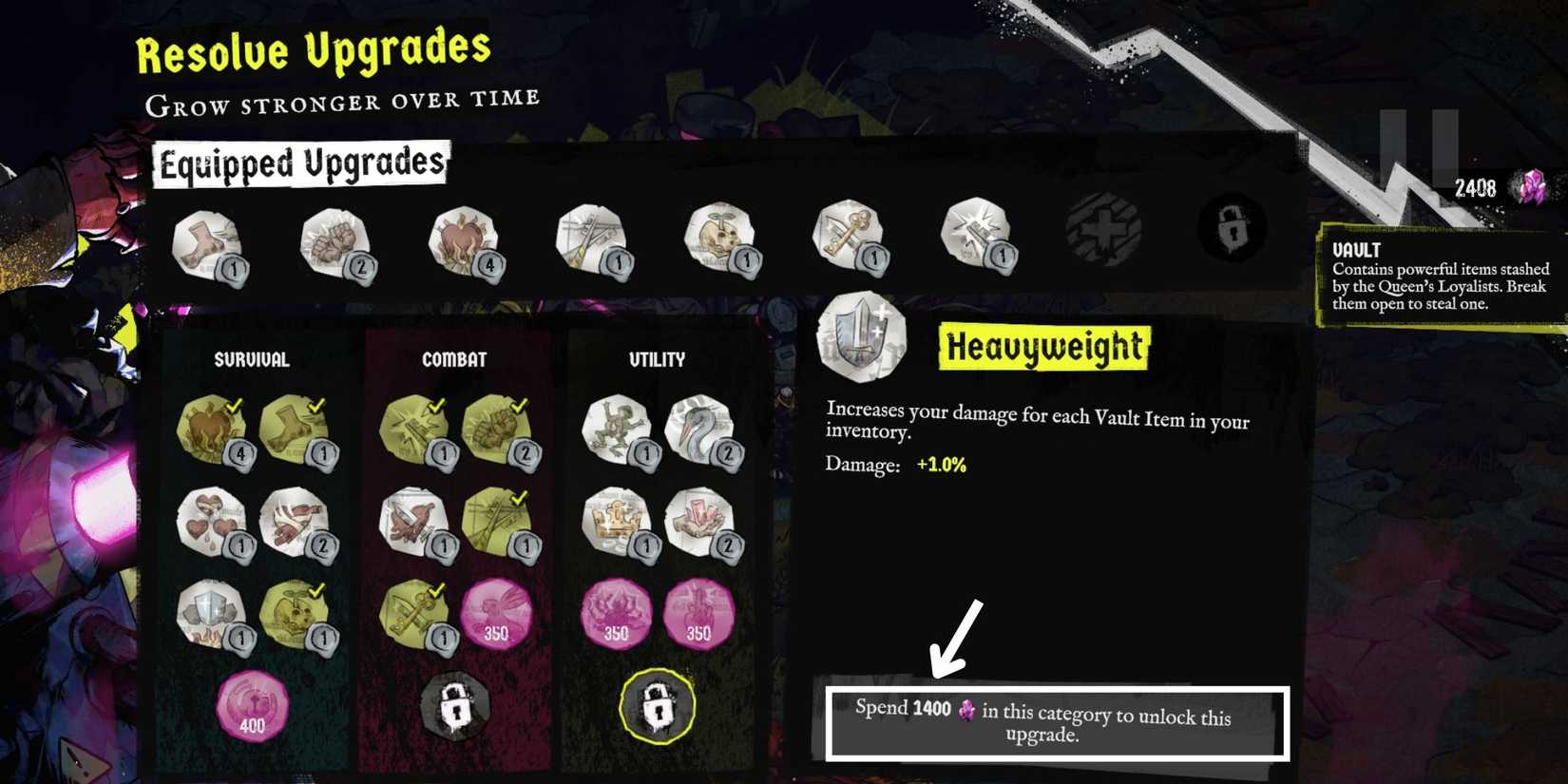Switch to the Combat category
Screen dimensions: 1568x784
454,359
